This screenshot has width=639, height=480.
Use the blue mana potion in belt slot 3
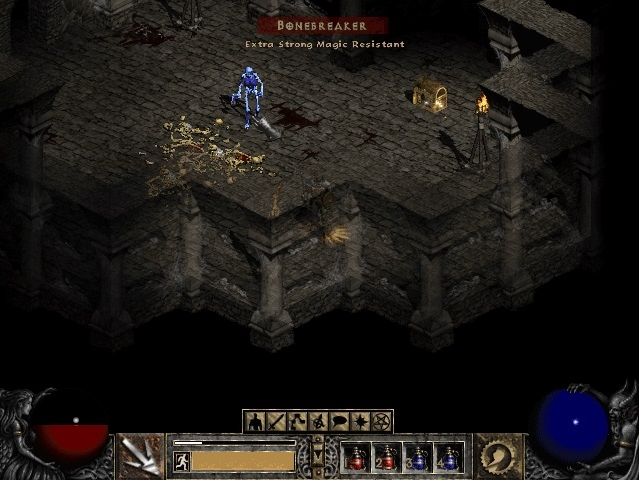pos(418,457)
